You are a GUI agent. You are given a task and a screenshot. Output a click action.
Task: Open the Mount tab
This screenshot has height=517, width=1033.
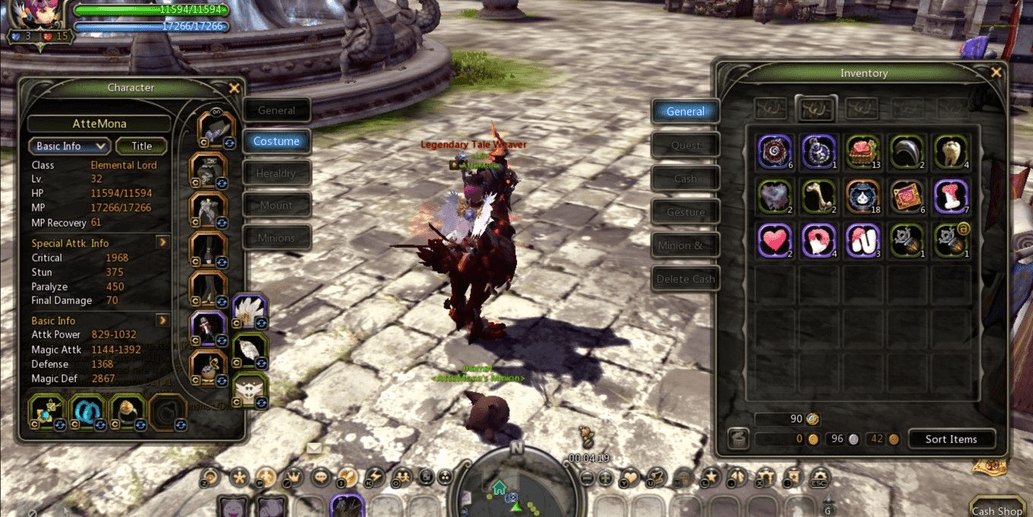(x=277, y=206)
